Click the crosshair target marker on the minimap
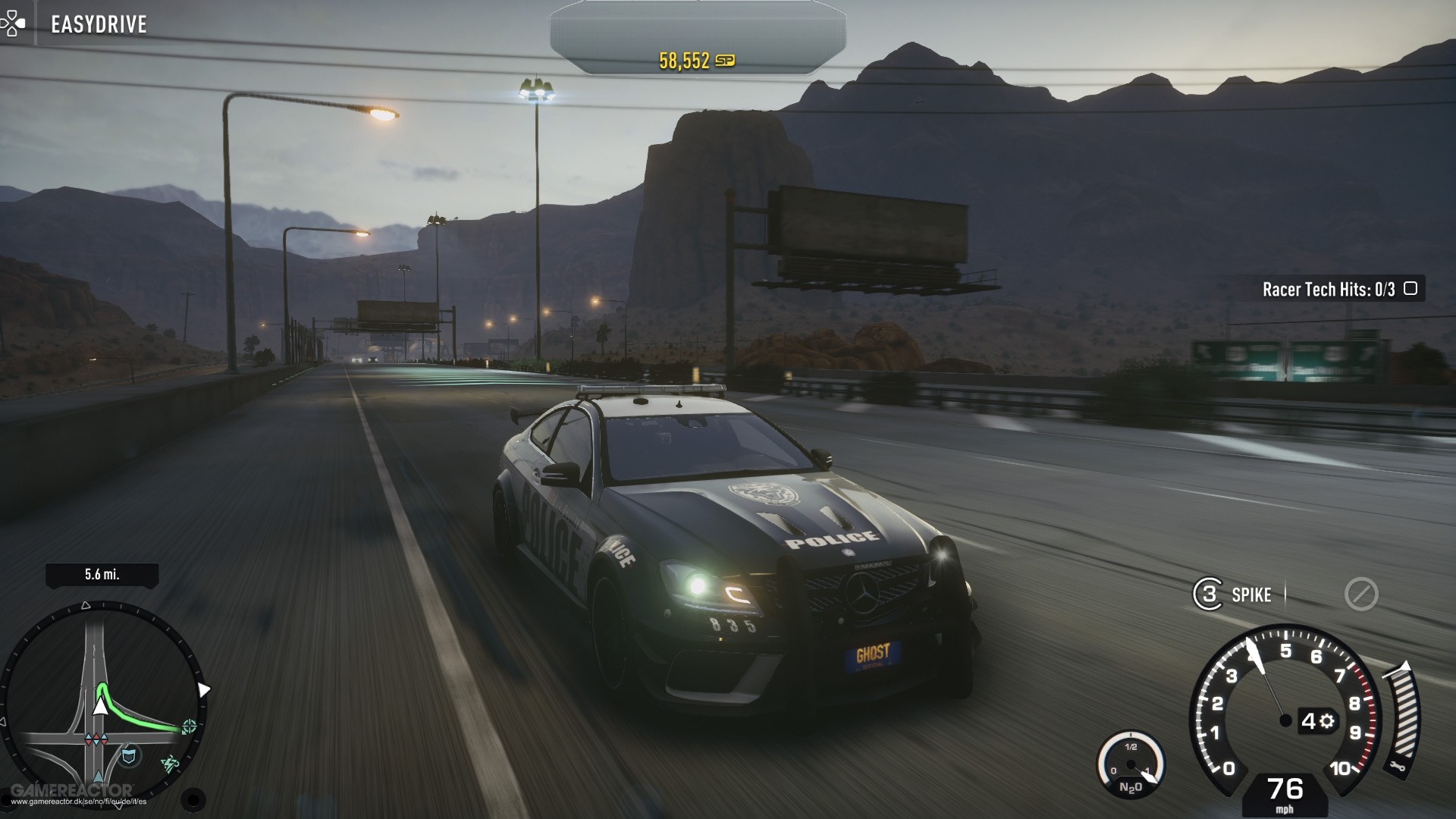Viewport: 1456px width, 819px height. [189, 726]
